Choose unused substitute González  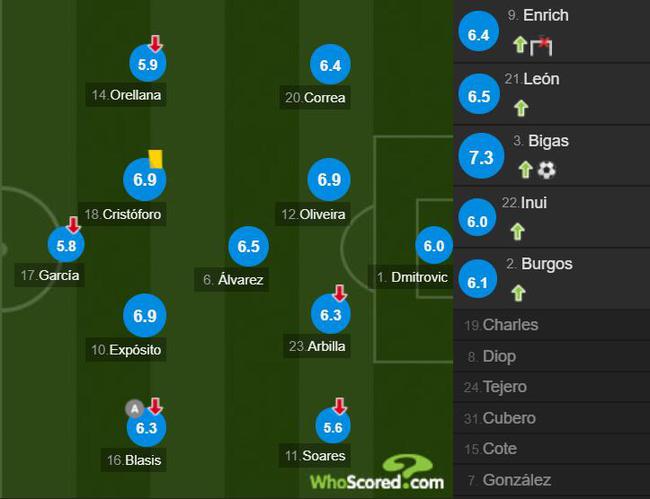pyautogui.click(x=516, y=480)
